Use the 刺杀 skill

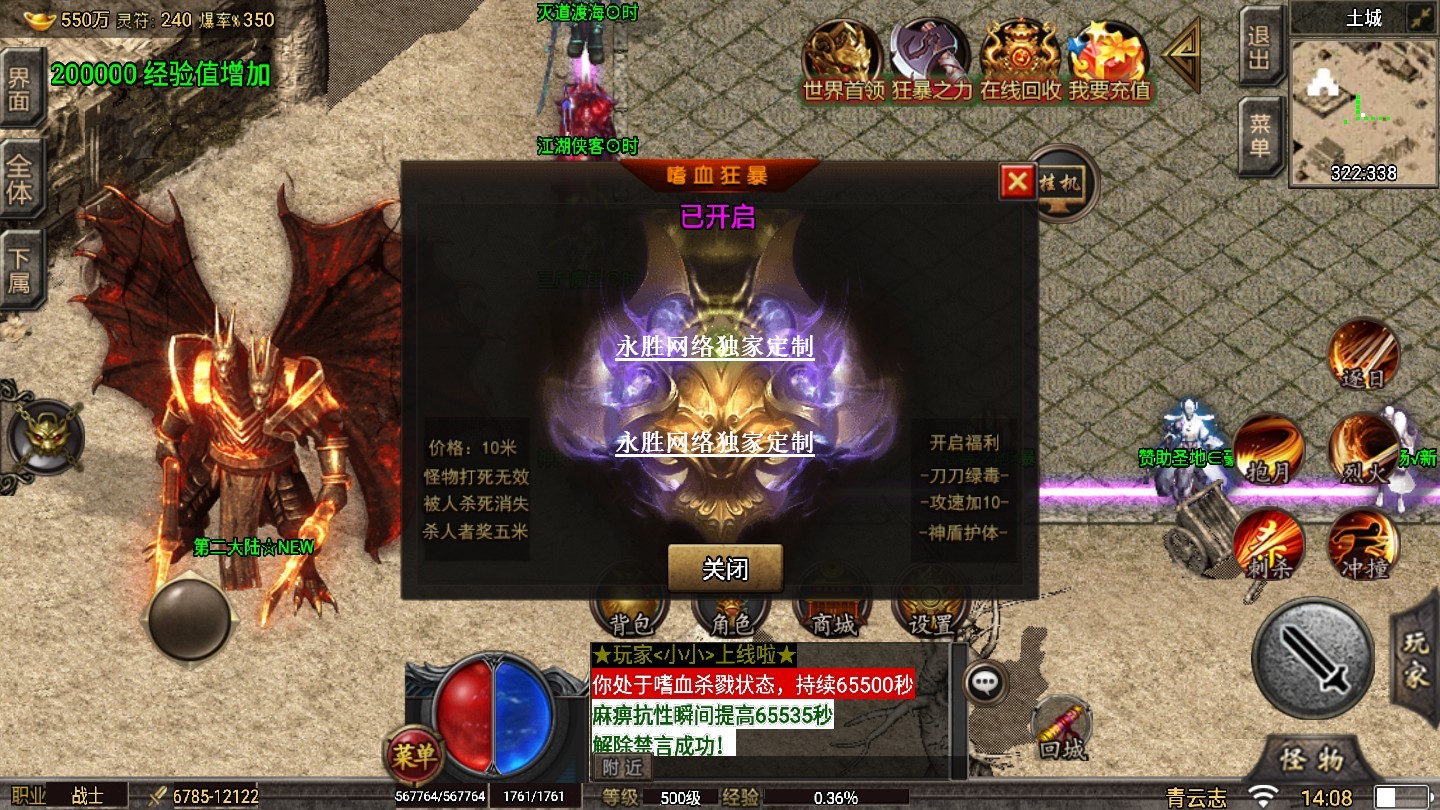click(1268, 545)
